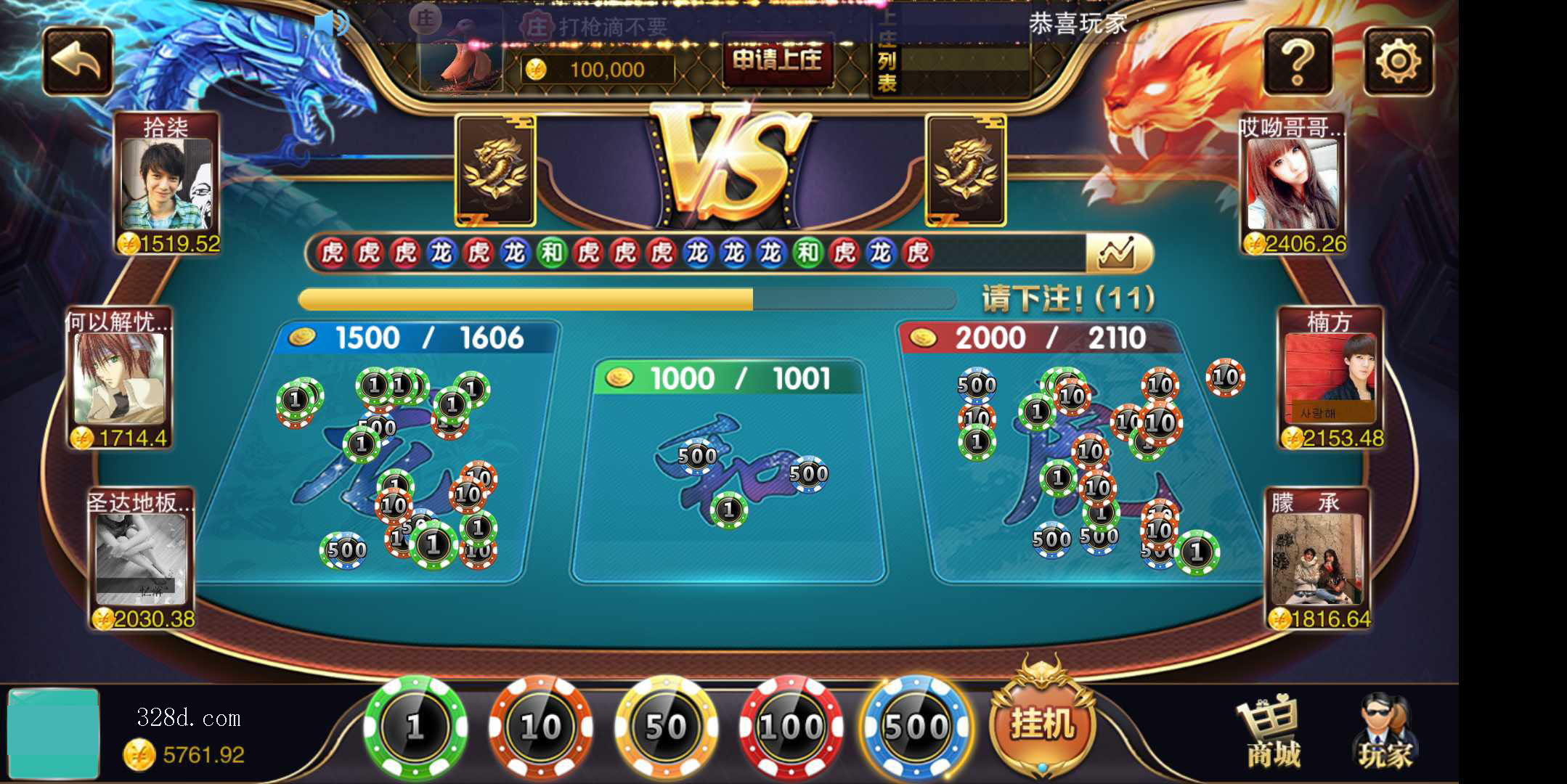Choose the red 100 chip

(x=791, y=727)
